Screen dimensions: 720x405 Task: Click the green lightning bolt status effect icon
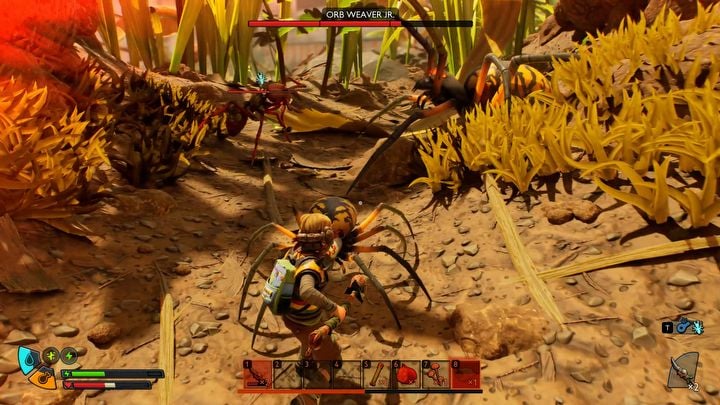click(x=69, y=355)
